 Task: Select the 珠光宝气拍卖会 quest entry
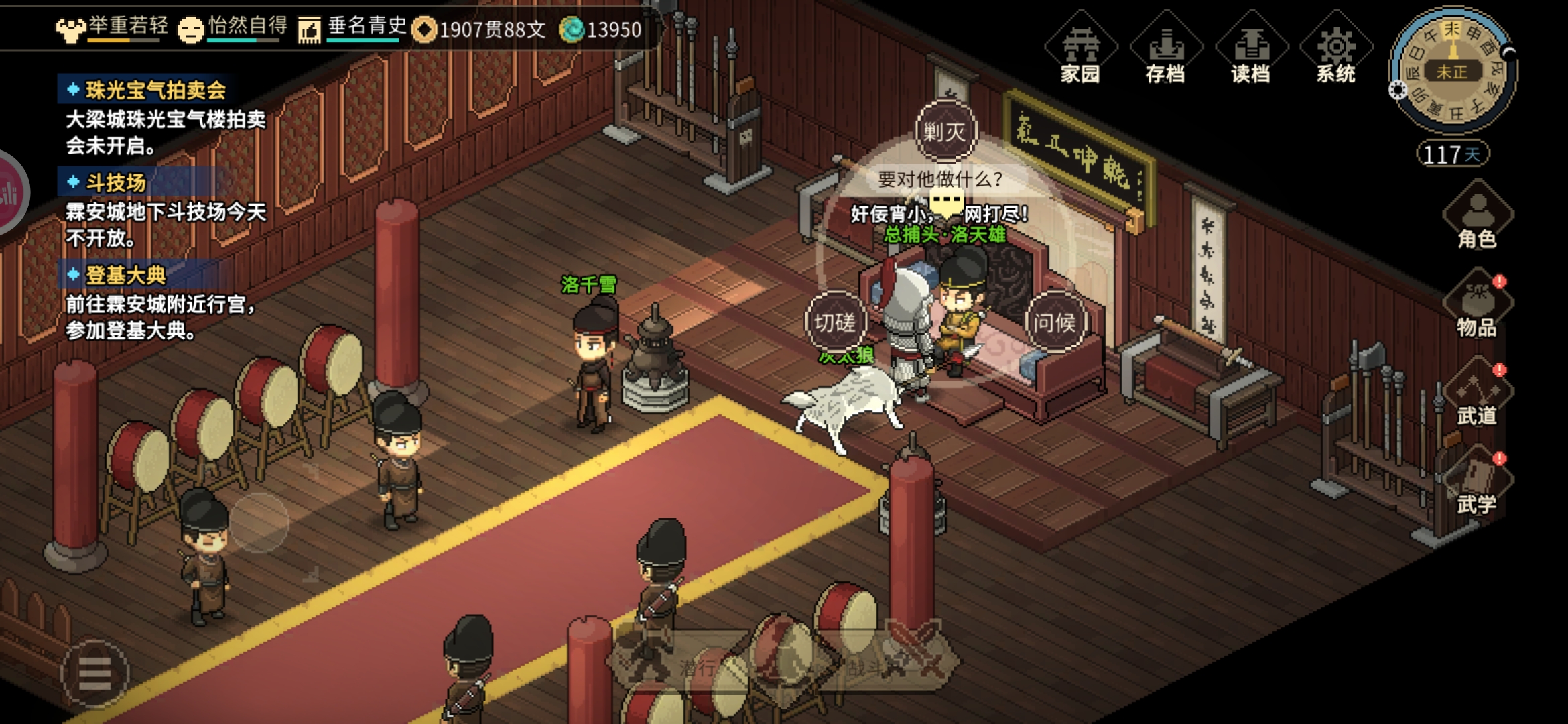(155, 90)
